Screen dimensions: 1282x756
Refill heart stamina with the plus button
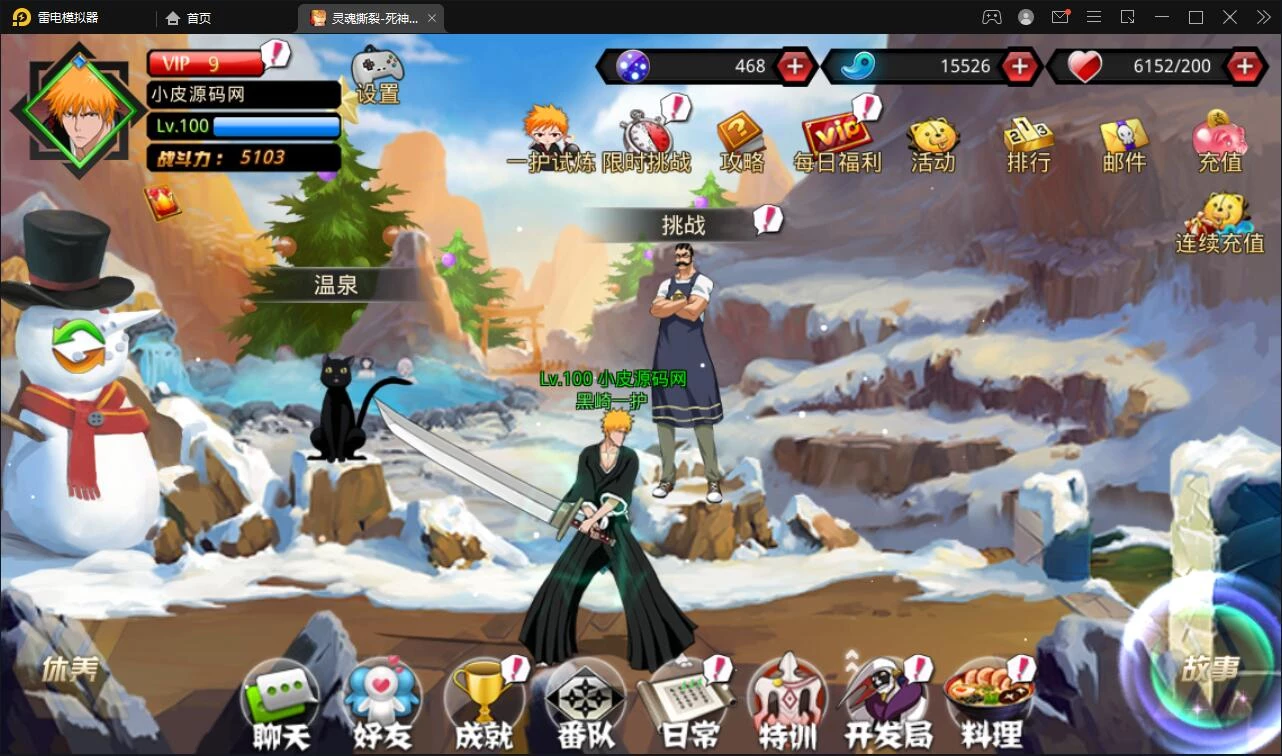1244,66
